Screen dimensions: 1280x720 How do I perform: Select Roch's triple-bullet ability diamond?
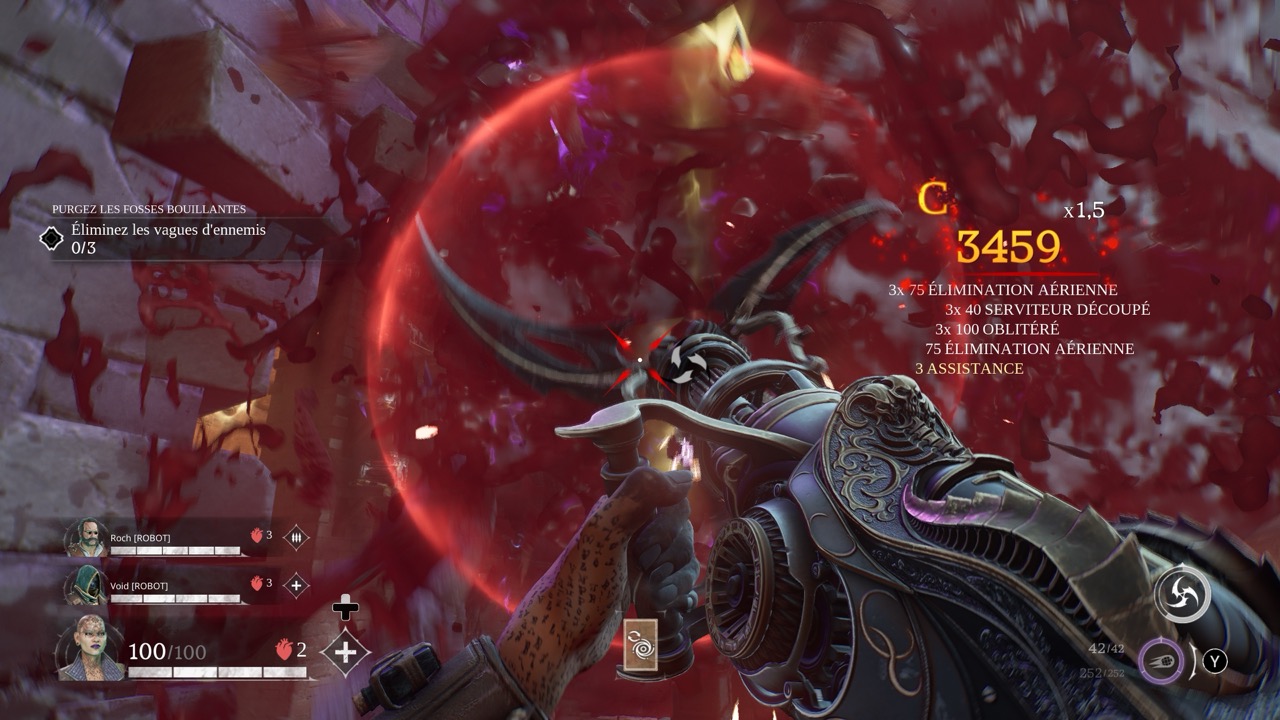click(296, 538)
